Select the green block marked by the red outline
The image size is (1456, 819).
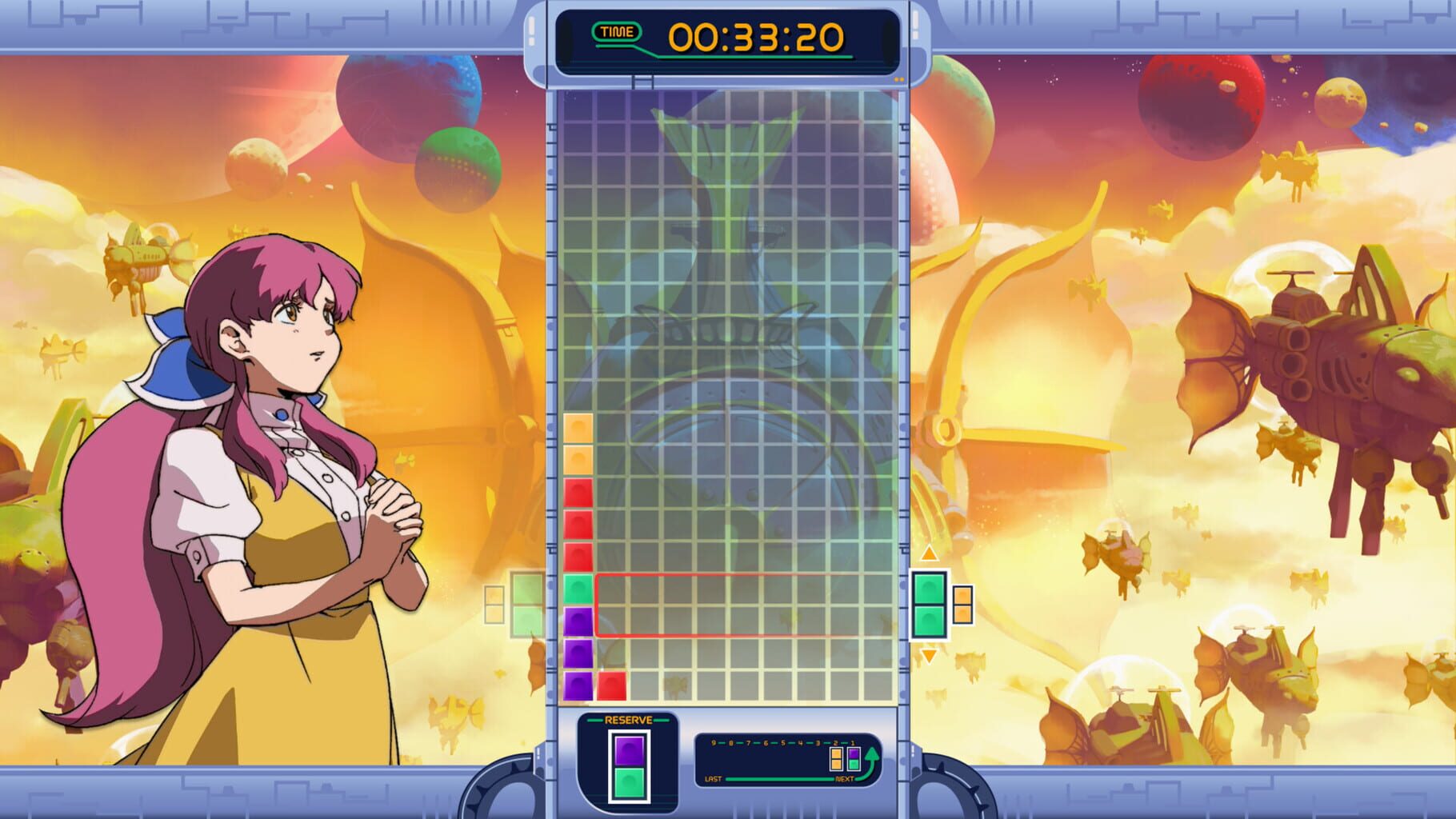coord(578,588)
